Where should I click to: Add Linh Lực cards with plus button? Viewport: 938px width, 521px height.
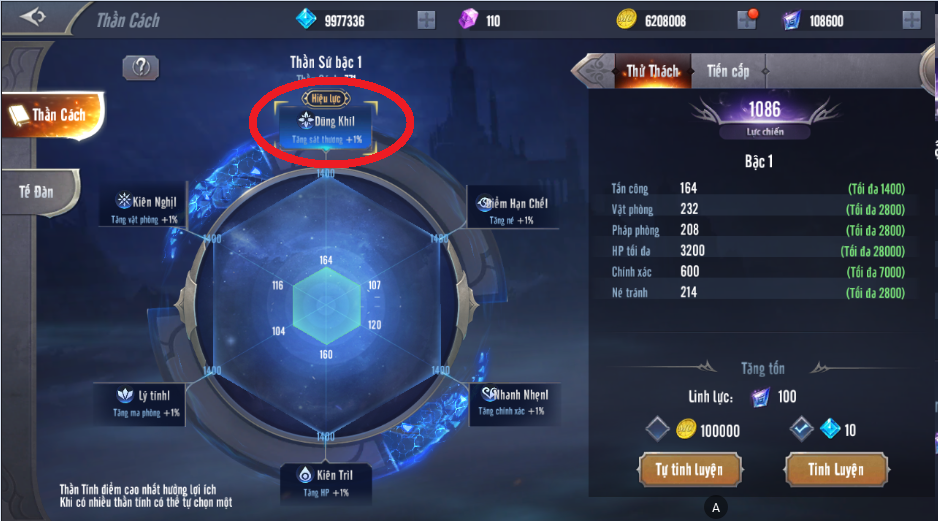911,20
